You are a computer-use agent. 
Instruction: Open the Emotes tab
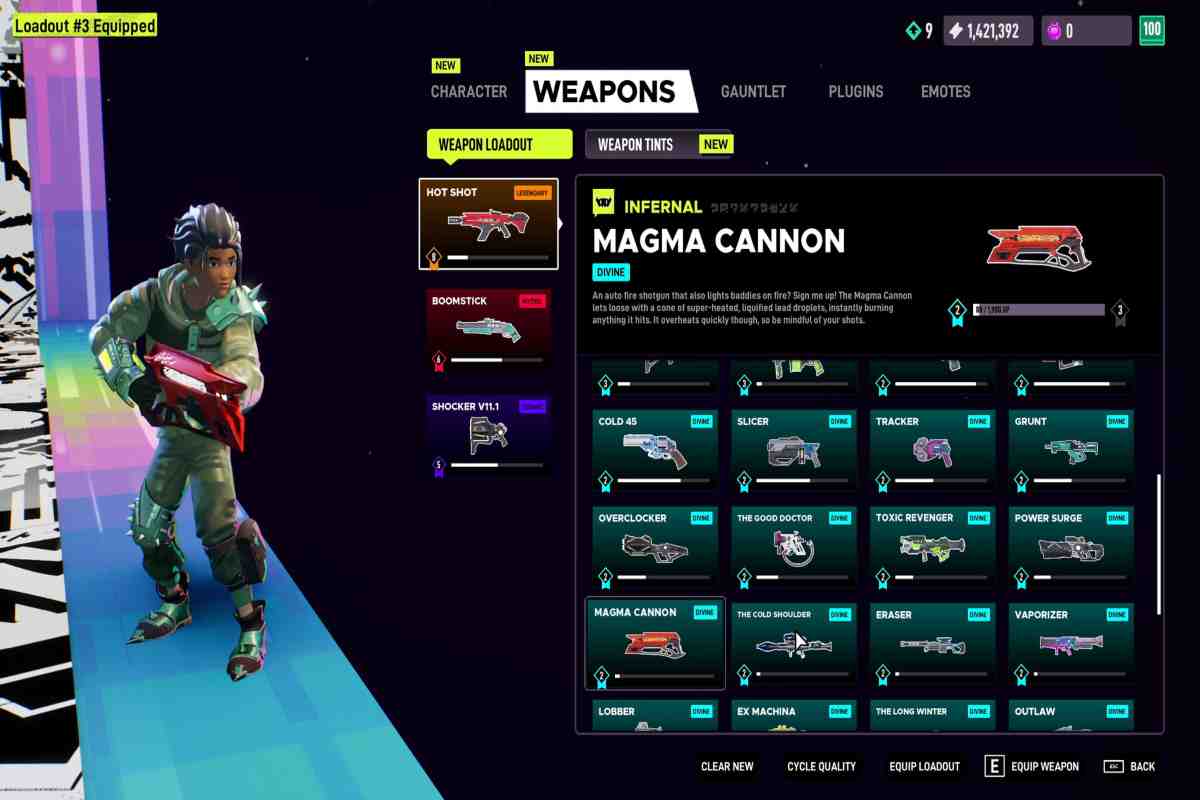click(945, 91)
